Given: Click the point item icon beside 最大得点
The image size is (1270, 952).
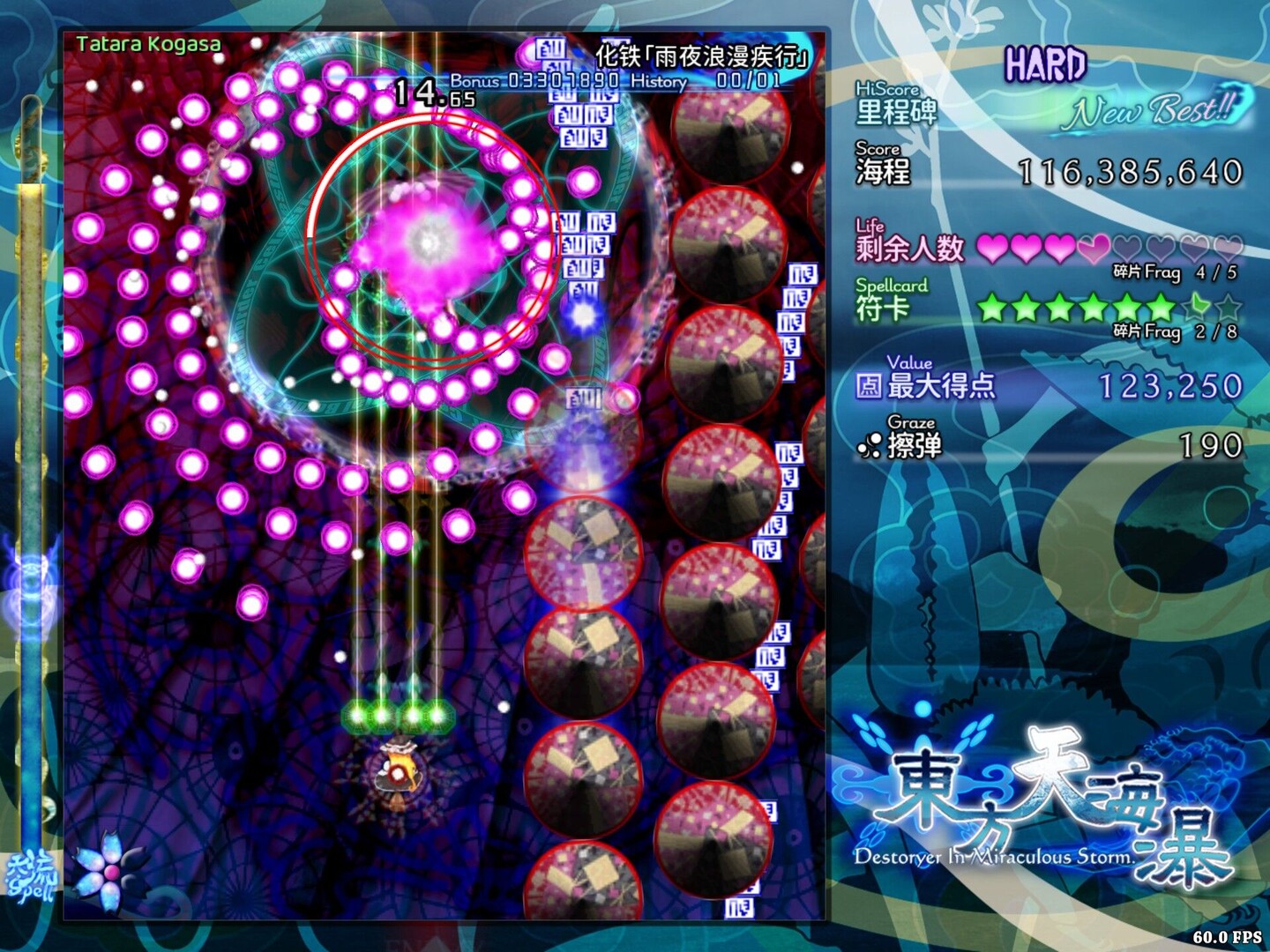Looking at the screenshot, I should [x=869, y=385].
